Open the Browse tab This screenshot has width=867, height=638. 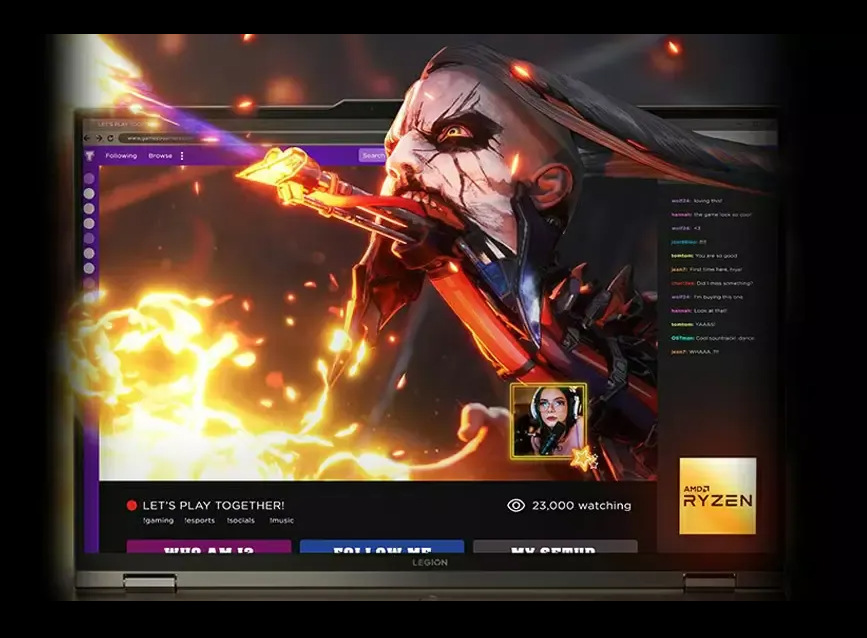[160, 156]
